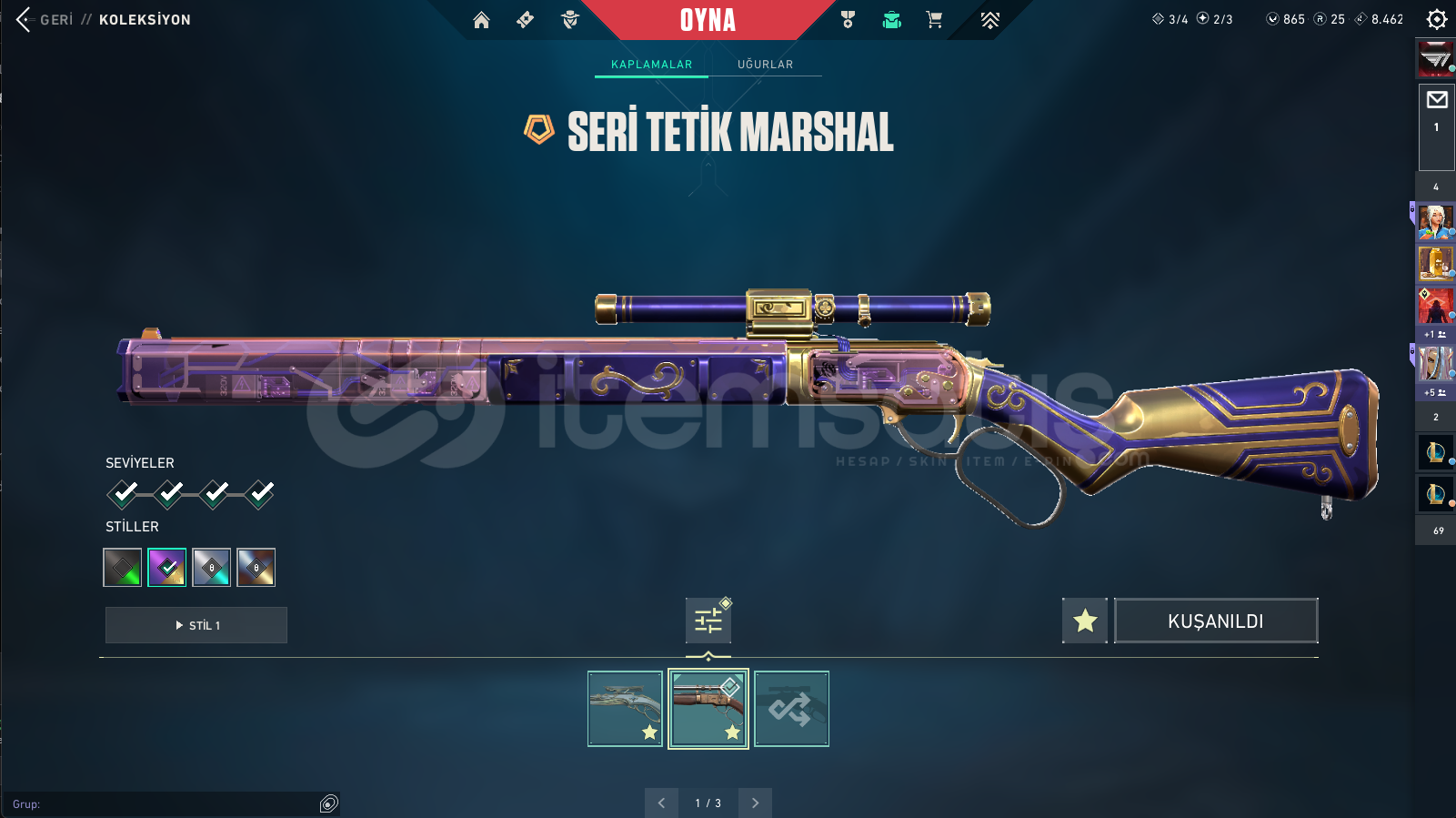This screenshot has width=1456, height=818.
Task: Open the home icon in top navigation
Action: (x=481, y=20)
